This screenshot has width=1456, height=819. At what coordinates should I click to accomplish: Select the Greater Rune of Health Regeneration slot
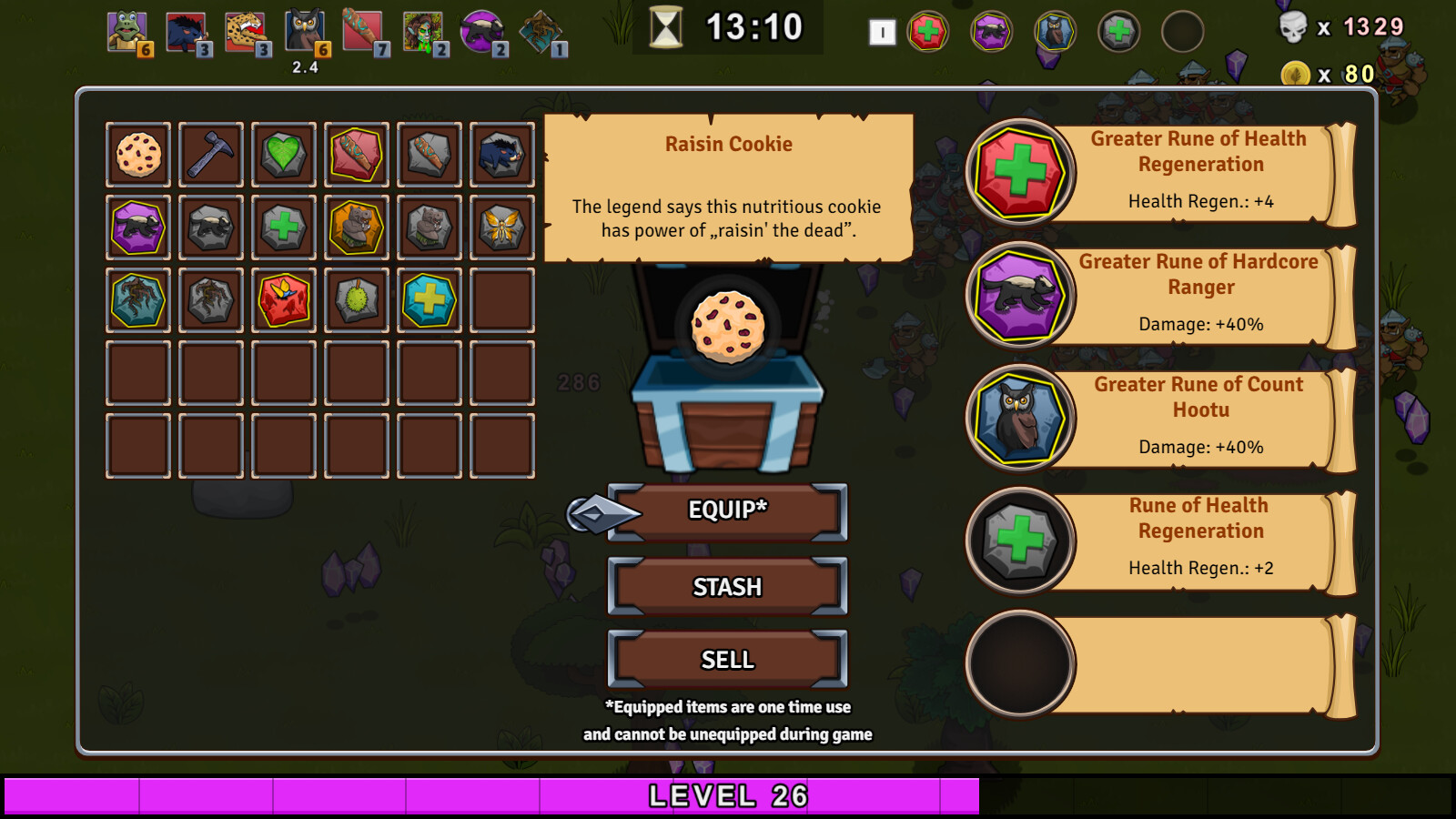point(1019,173)
